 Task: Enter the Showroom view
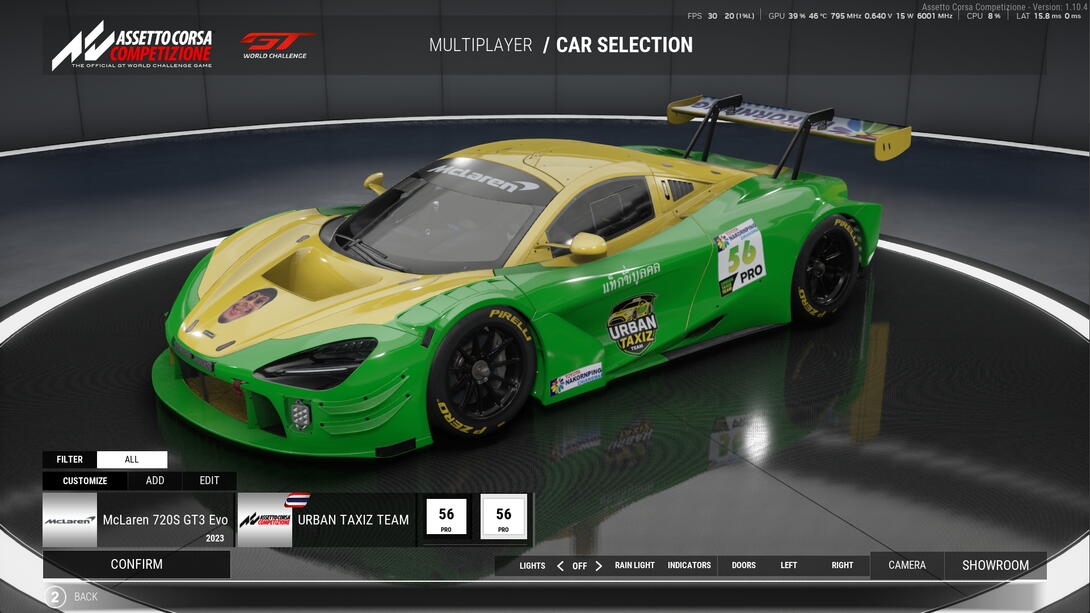(x=995, y=565)
